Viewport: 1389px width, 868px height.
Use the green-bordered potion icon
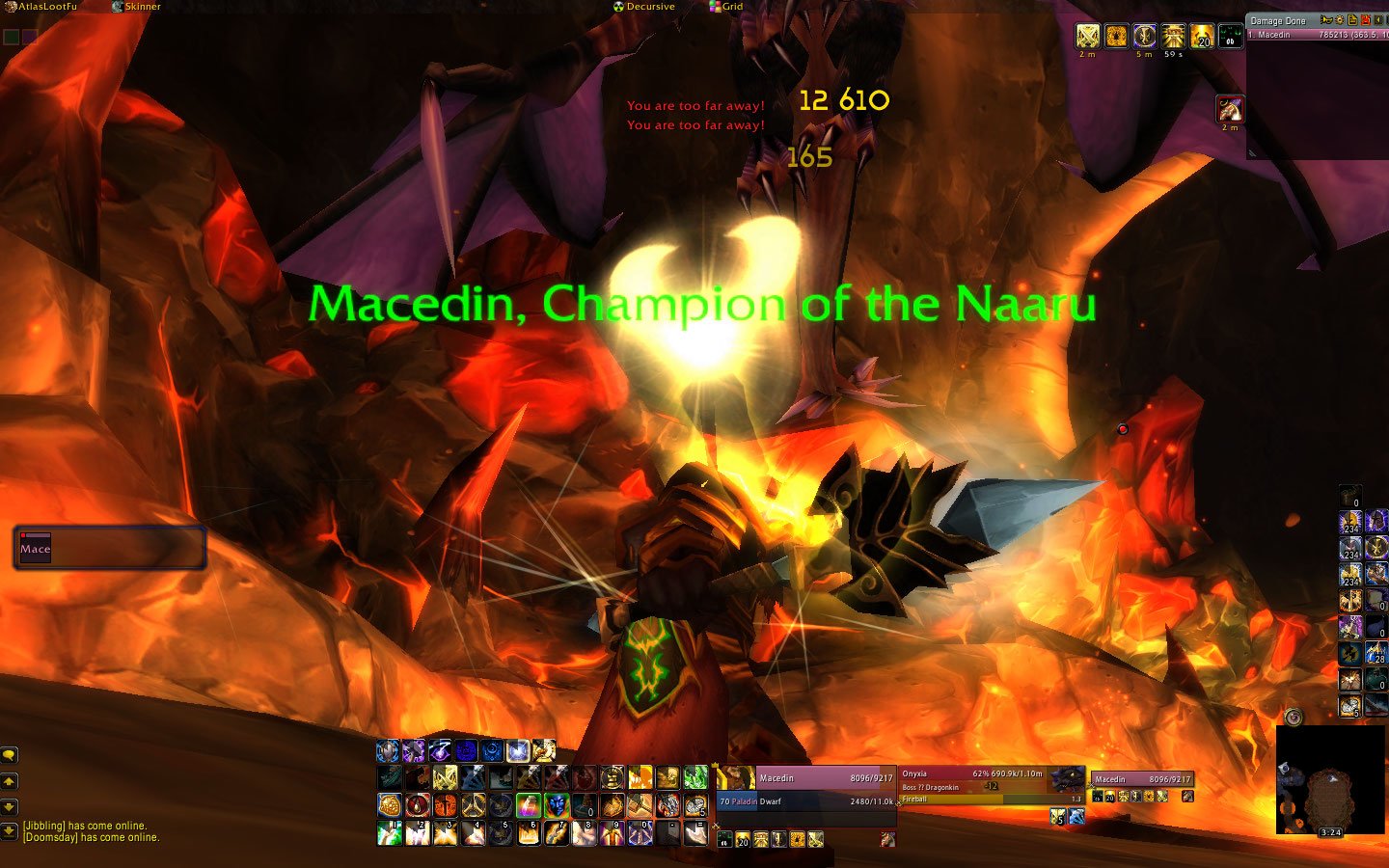529,804
